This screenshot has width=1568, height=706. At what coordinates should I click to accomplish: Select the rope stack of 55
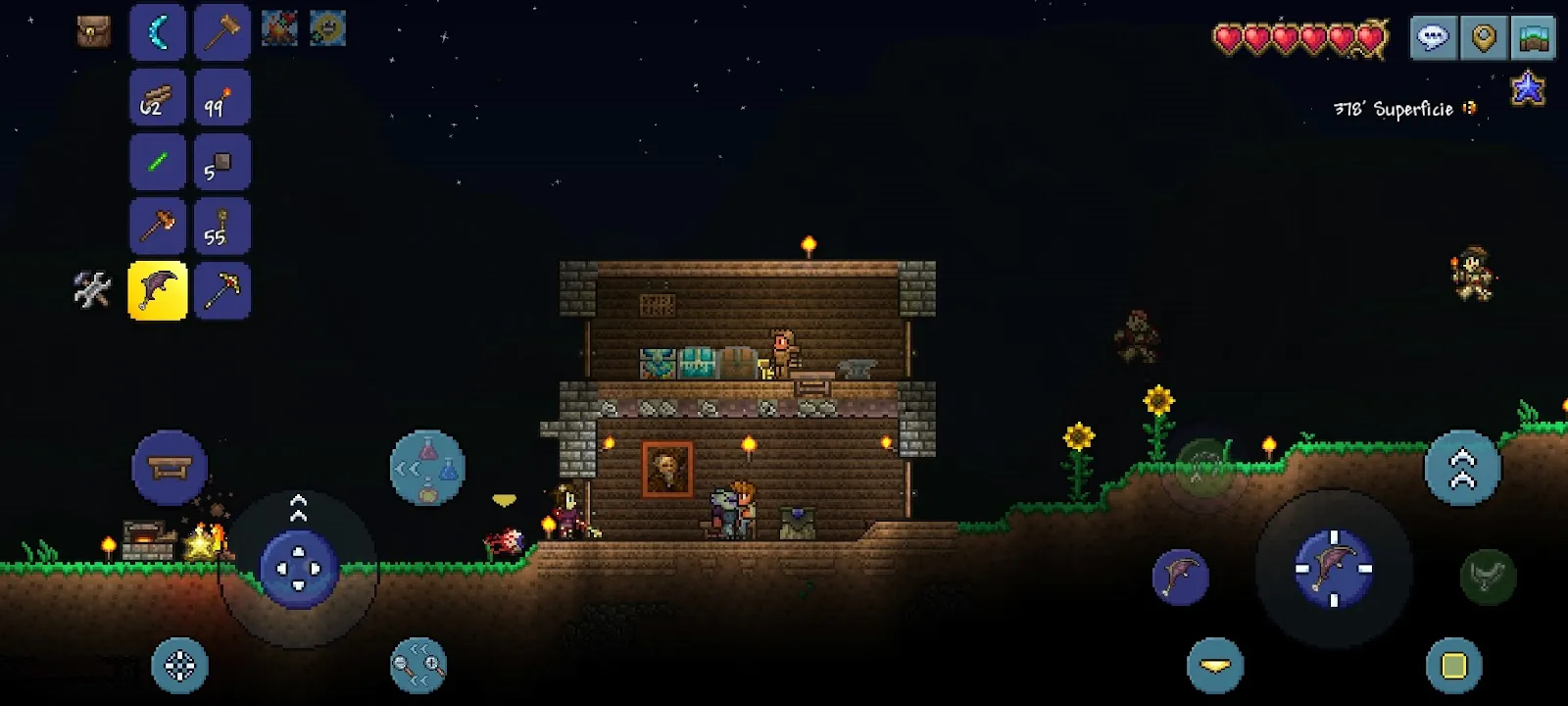221,227
